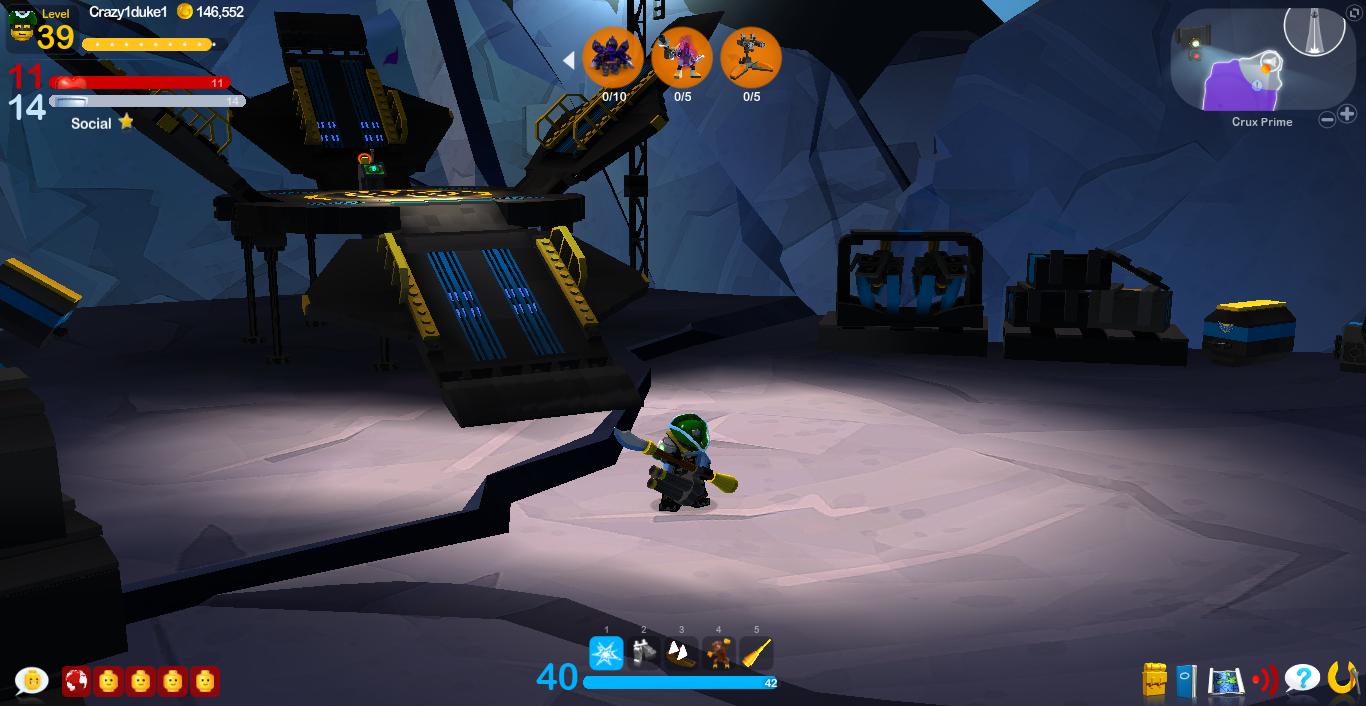Open the question mark help bubble
This screenshot has height=706, width=1366.
(x=1302, y=679)
